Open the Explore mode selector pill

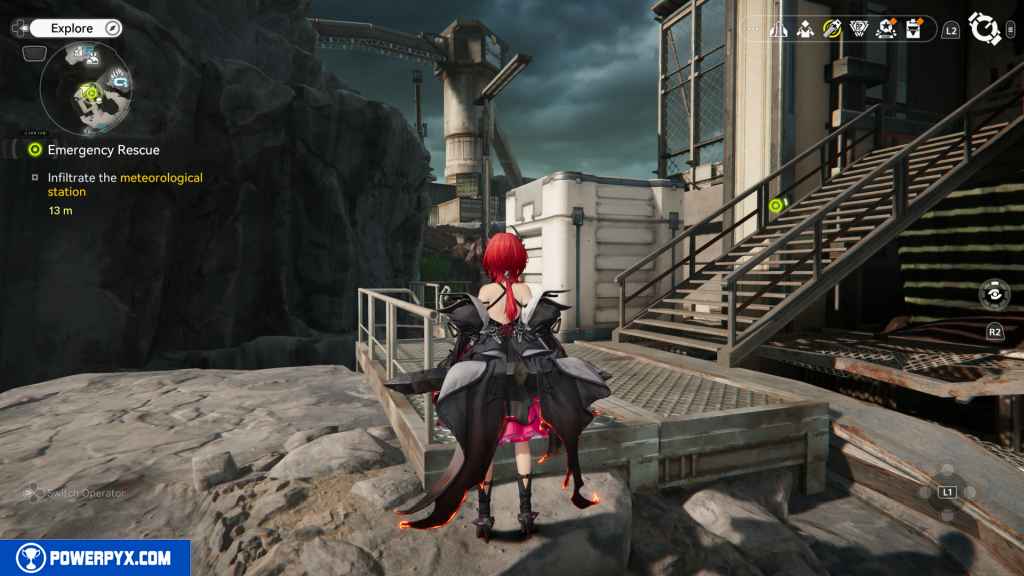pyautogui.click(x=77, y=28)
